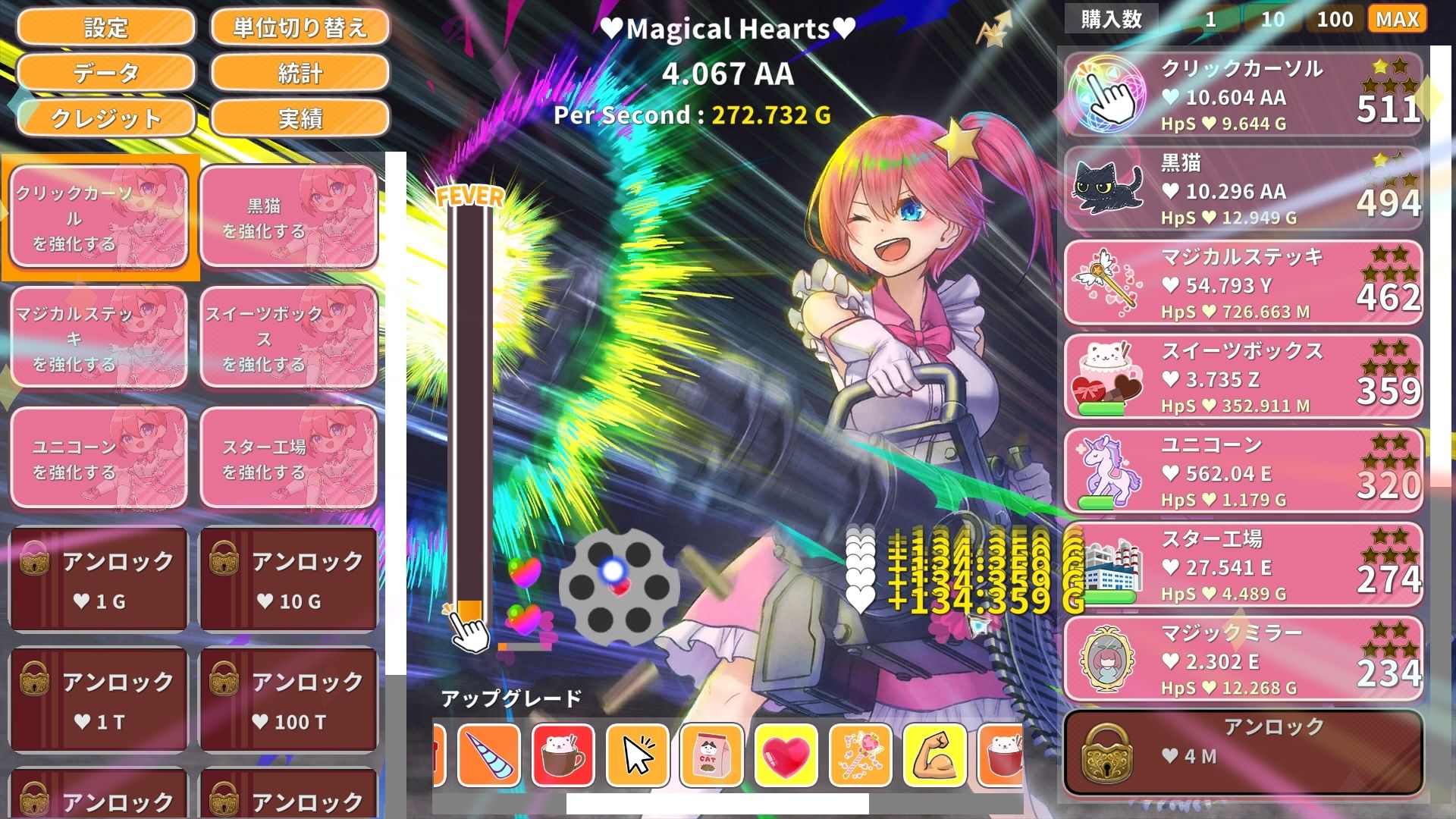Click the black cat icon beside 黒猫
Screen dimensions: 1456x819
[1106, 187]
